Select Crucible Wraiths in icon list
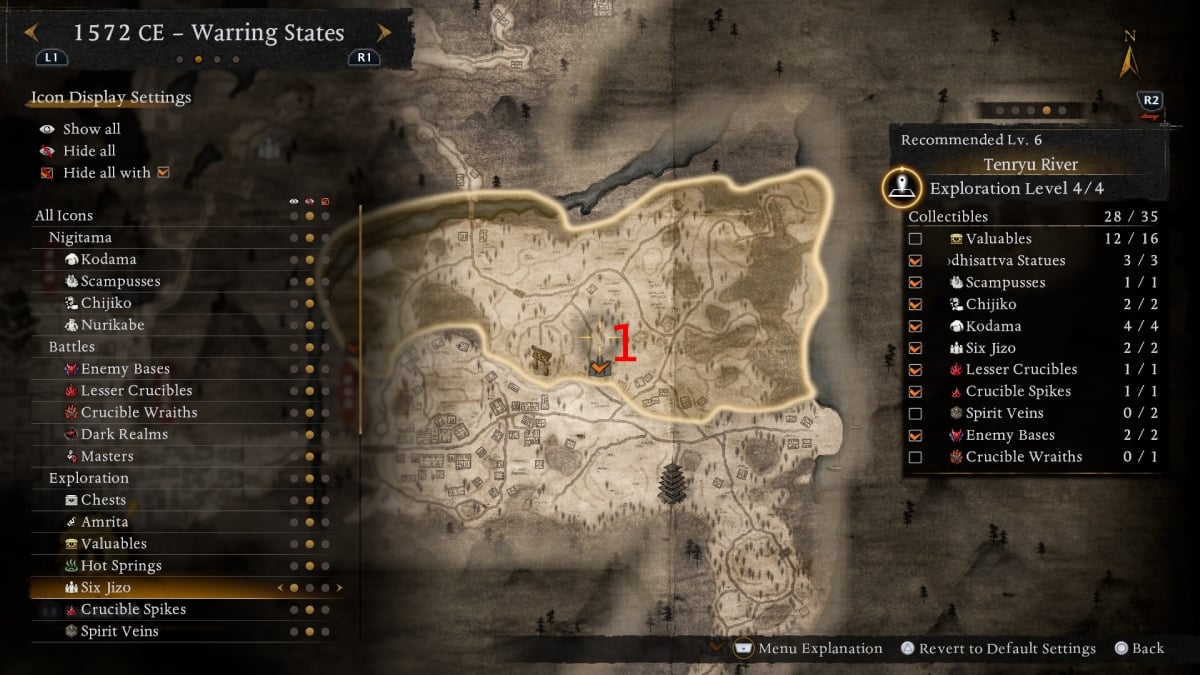1200x675 pixels. [x=139, y=413]
